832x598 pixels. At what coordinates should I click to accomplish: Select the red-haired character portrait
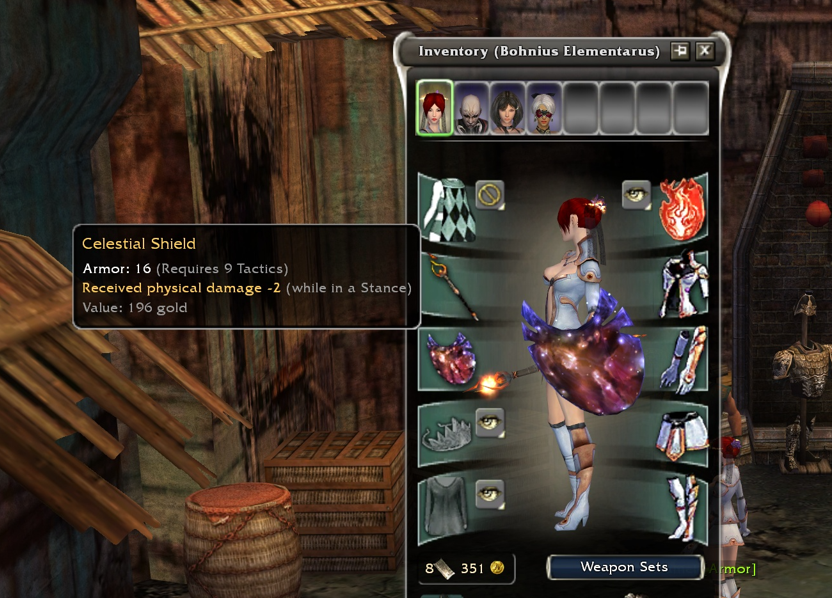tap(435, 108)
